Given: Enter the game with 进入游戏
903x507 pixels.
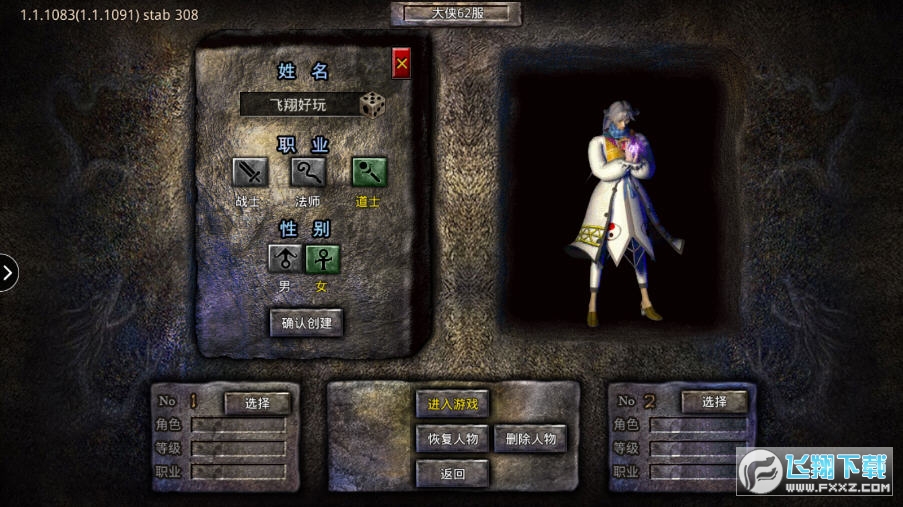Looking at the screenshot, I should click(x=452, y=404).
